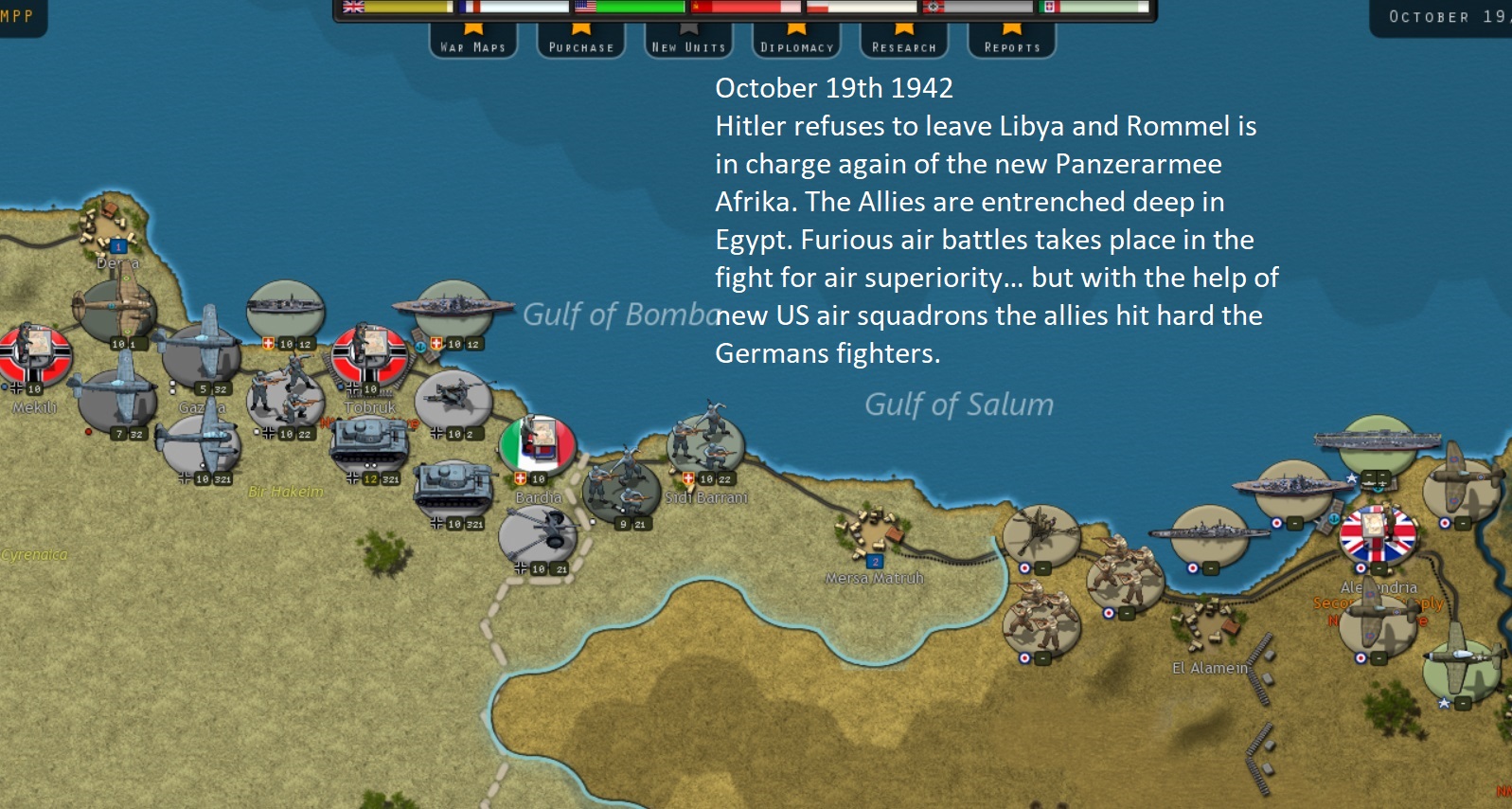Select the British HQ unit at Alexandria
This screenshot has width=1512, height=809.
click(1378, 533)
